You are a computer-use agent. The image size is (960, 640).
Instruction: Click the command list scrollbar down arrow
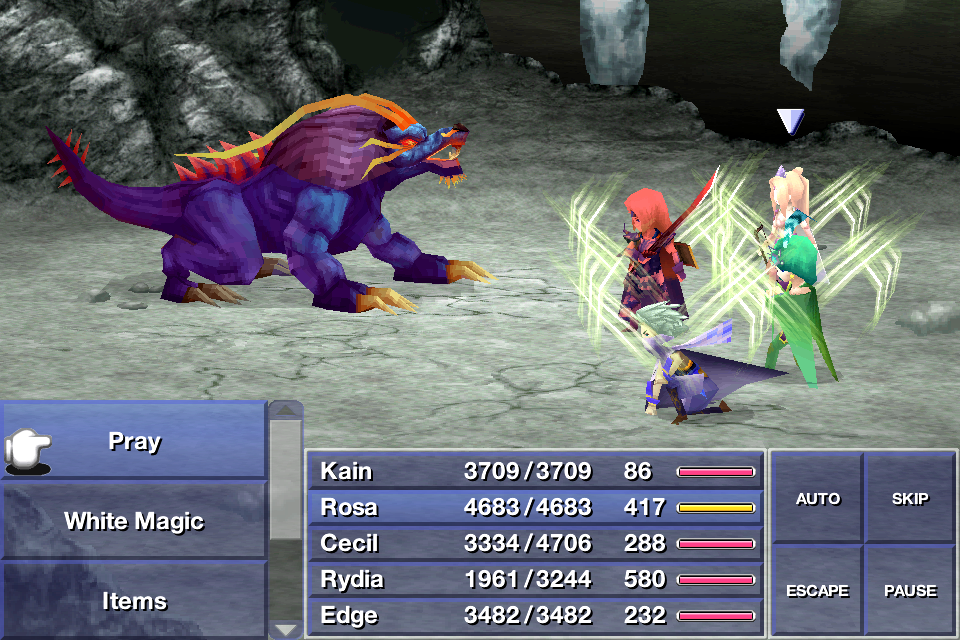(x=286, y=629)
